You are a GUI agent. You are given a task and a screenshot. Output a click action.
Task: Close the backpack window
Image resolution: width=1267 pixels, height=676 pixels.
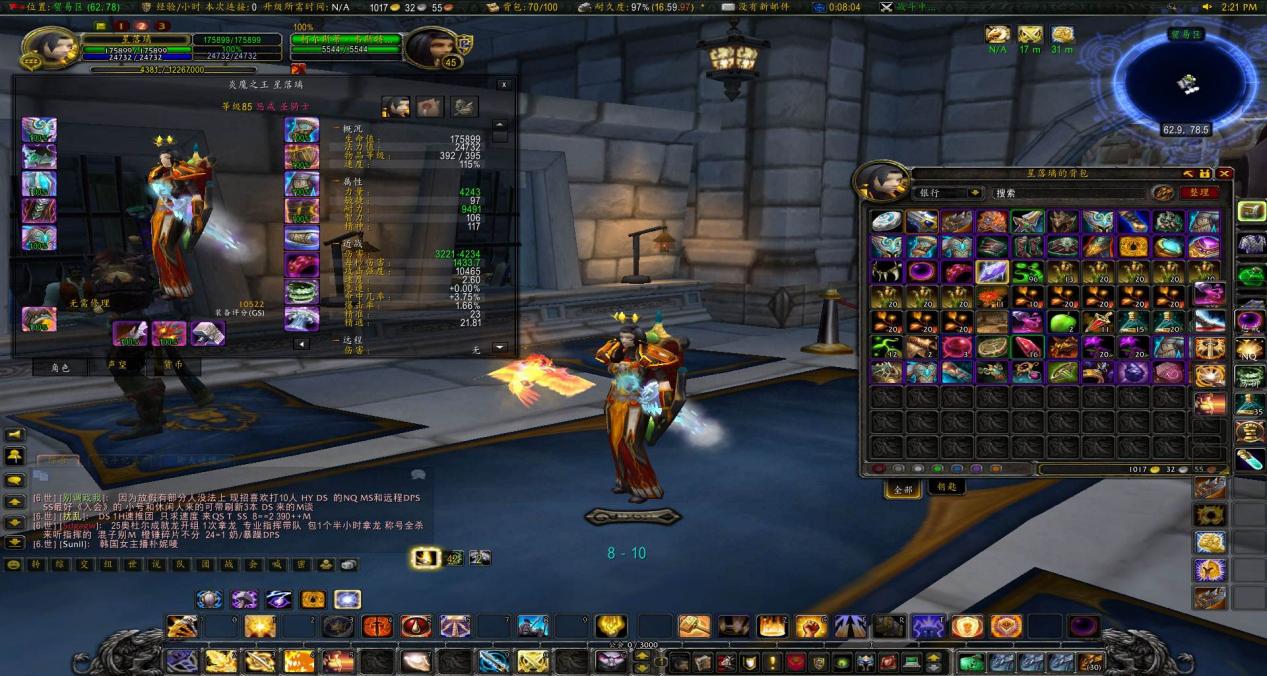(x=1225, y=173)
